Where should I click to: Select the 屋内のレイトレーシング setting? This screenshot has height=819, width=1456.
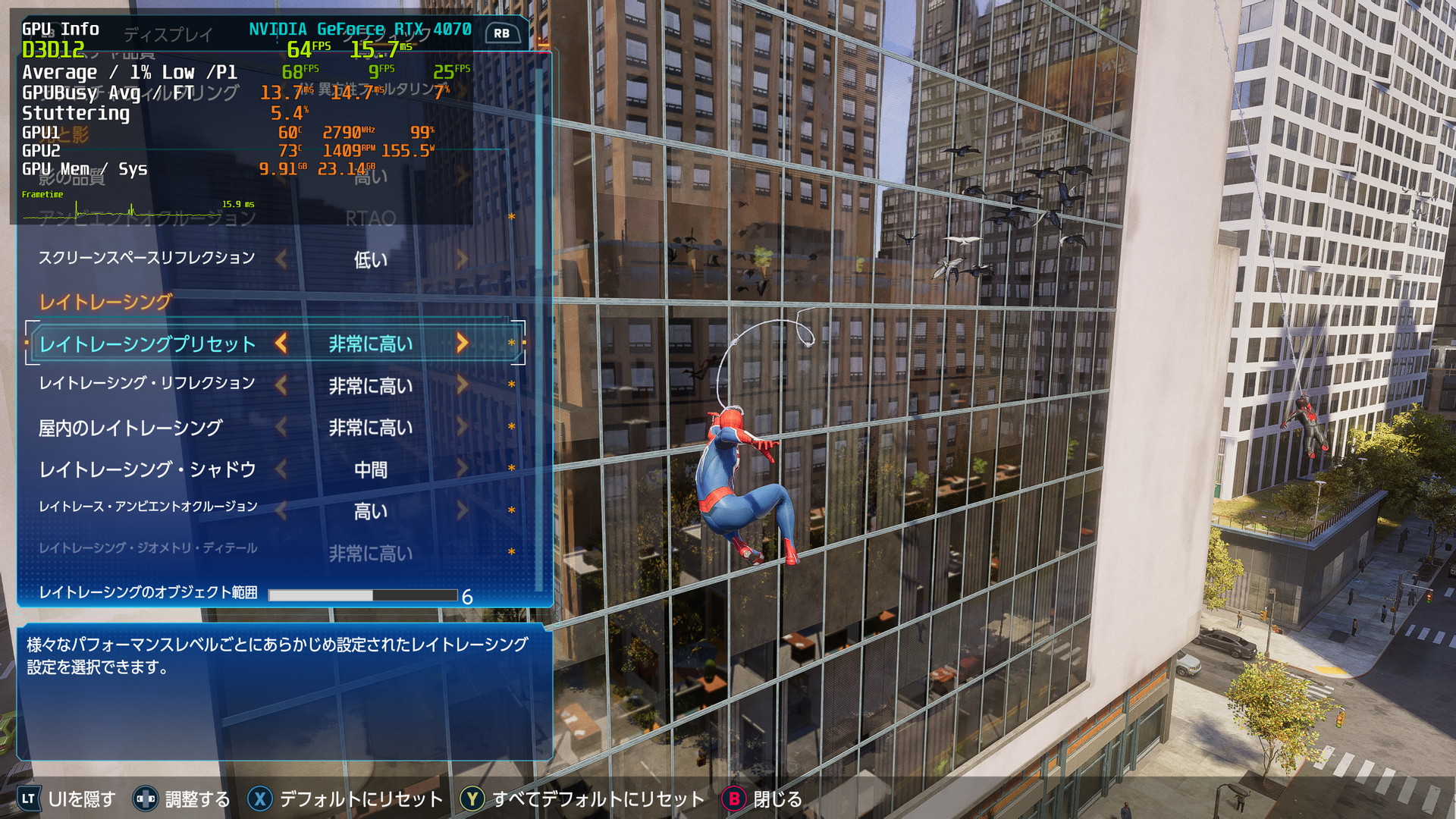(130, 428)
